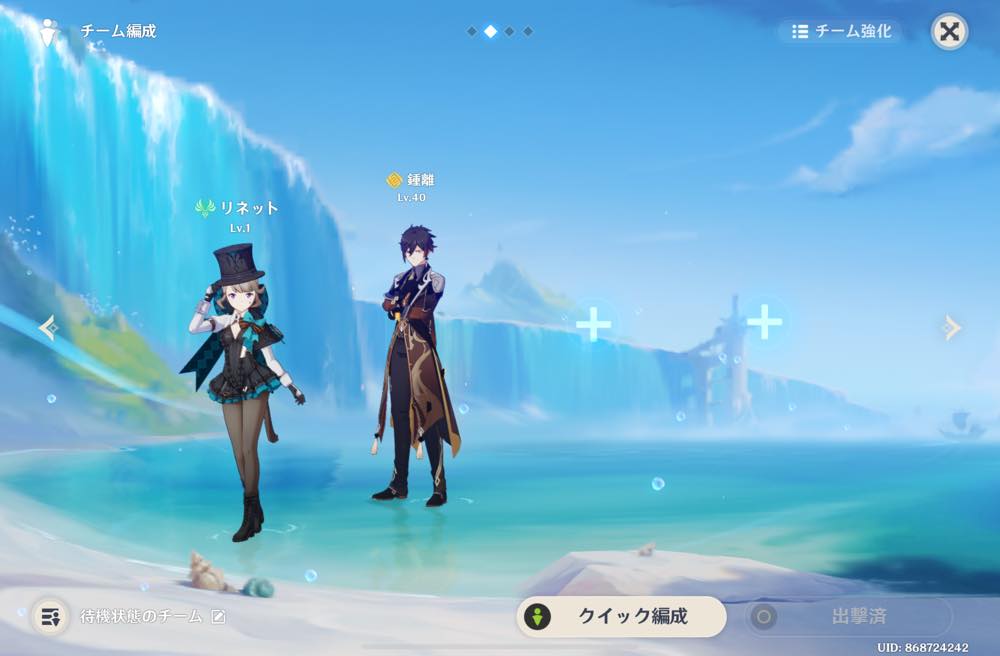Image resolution: width=1000 pixels, height=656 pixels.
Task: Switch to the previous team with left arrow
Action: tap(48, 327)
